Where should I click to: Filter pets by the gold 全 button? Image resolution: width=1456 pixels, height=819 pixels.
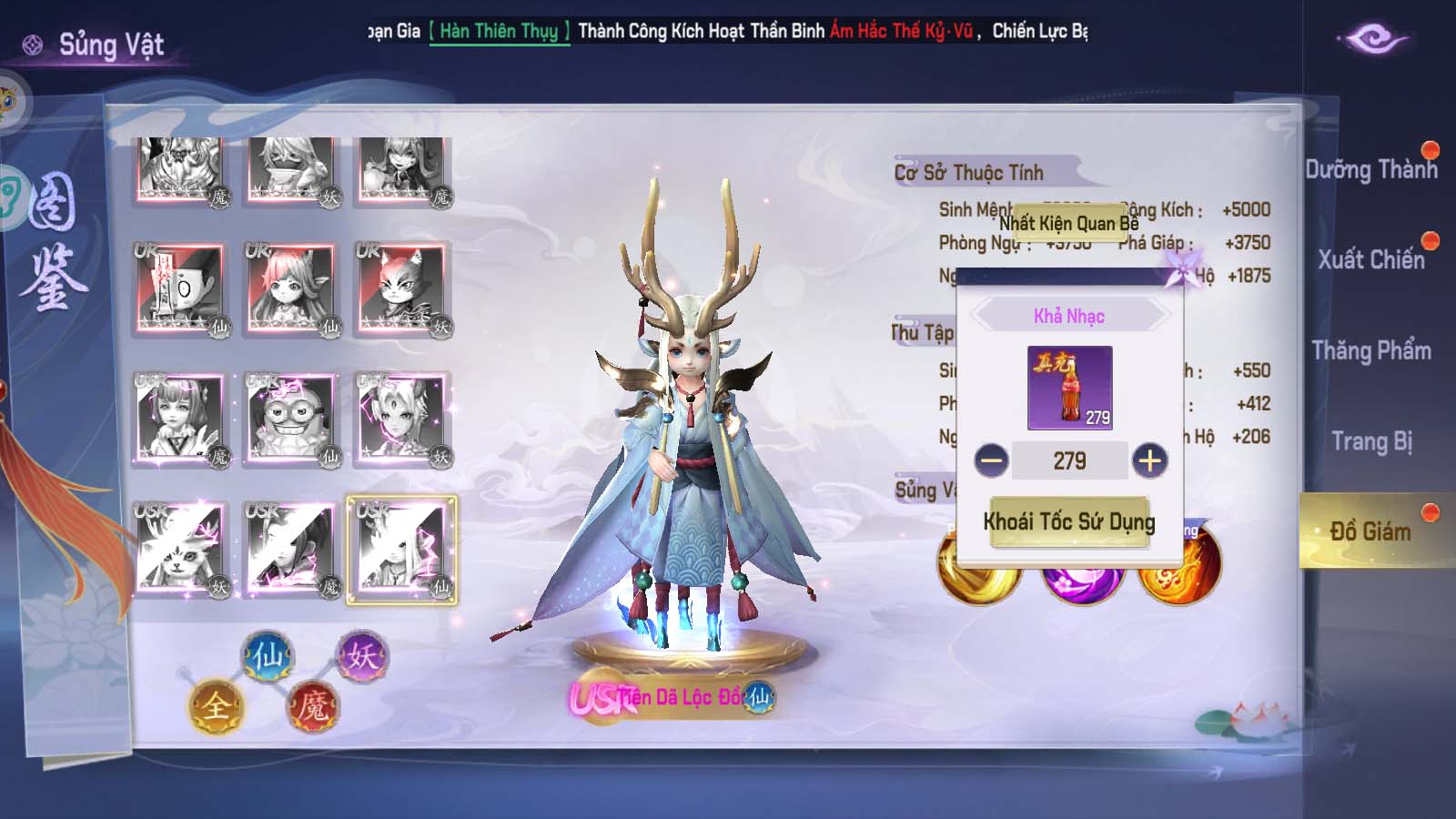[x=215, y=706]
